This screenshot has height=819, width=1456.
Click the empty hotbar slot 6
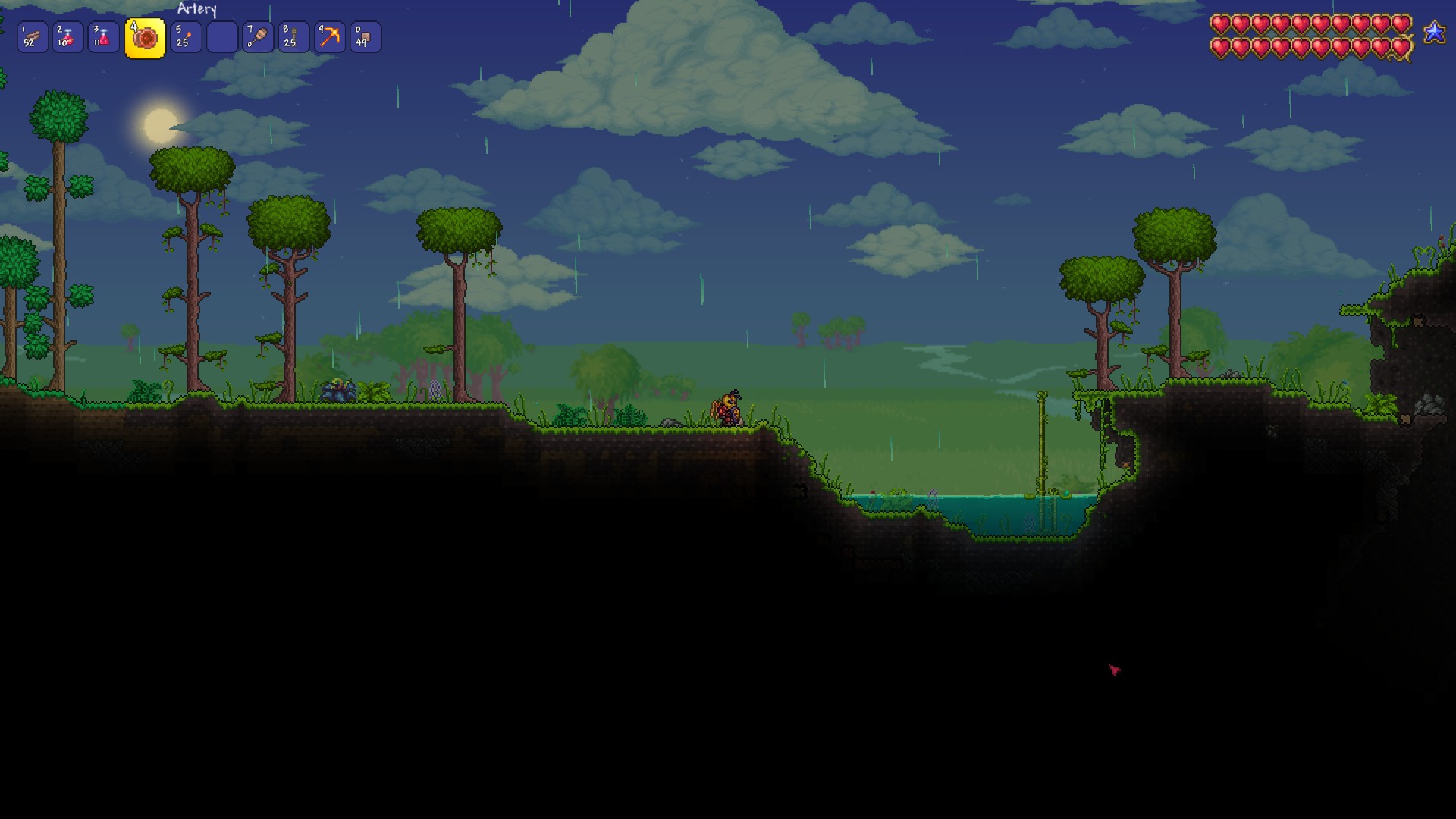click(222, 36)
